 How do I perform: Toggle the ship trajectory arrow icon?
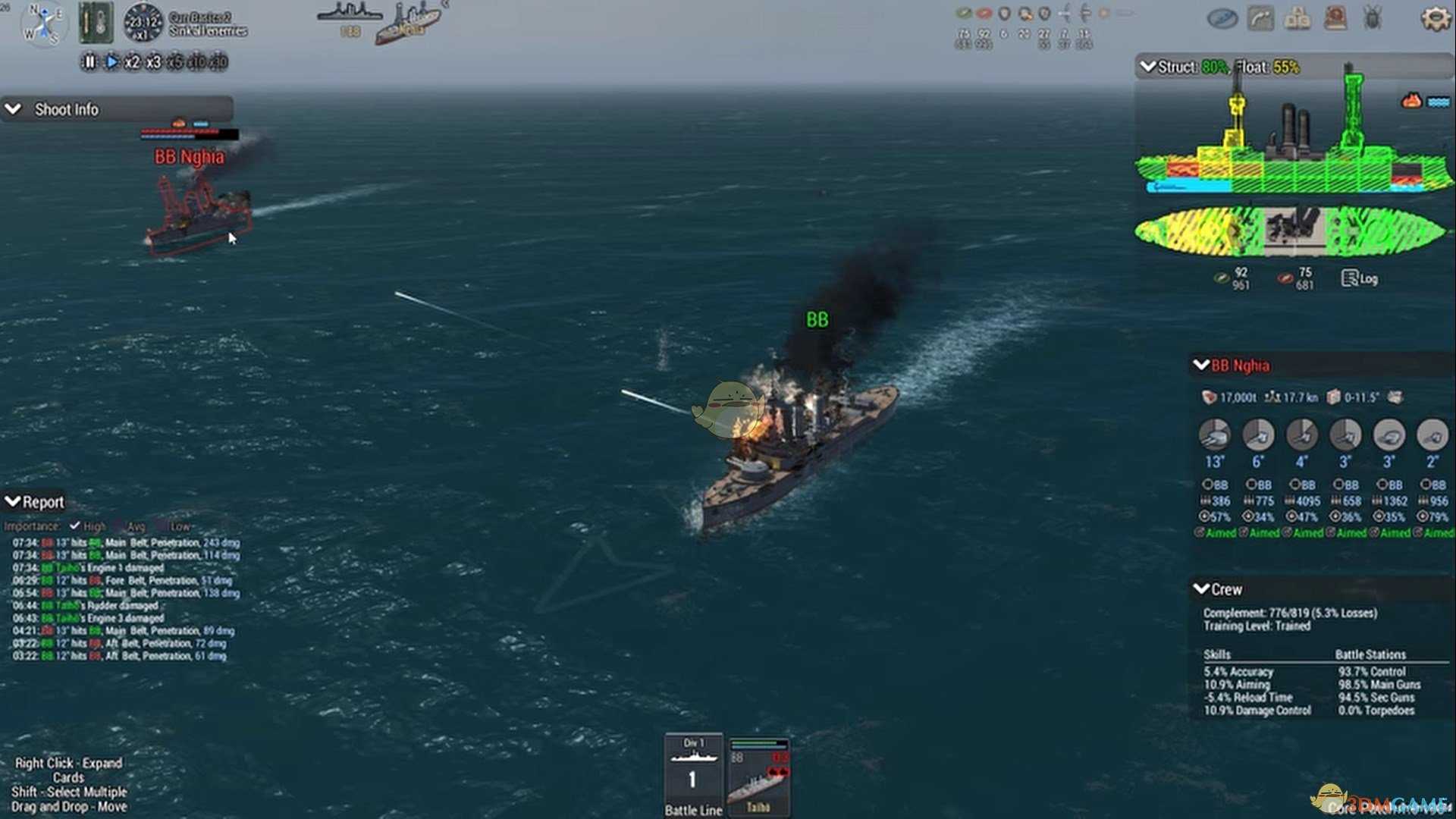coord(1260,18)
